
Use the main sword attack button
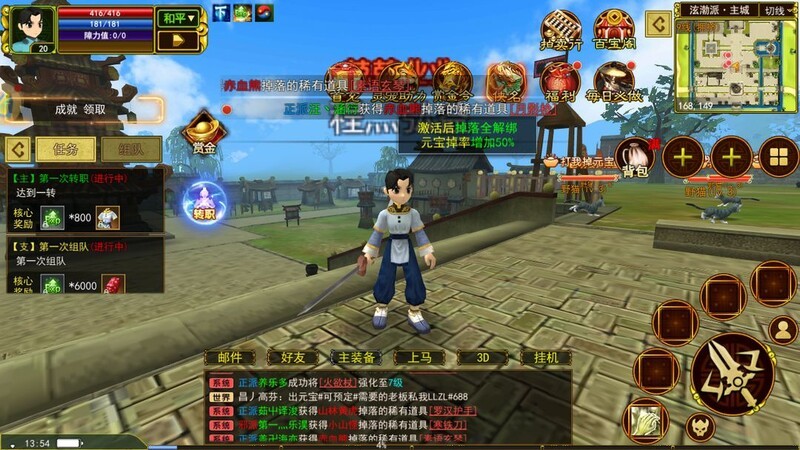click(x=730, y=374)
